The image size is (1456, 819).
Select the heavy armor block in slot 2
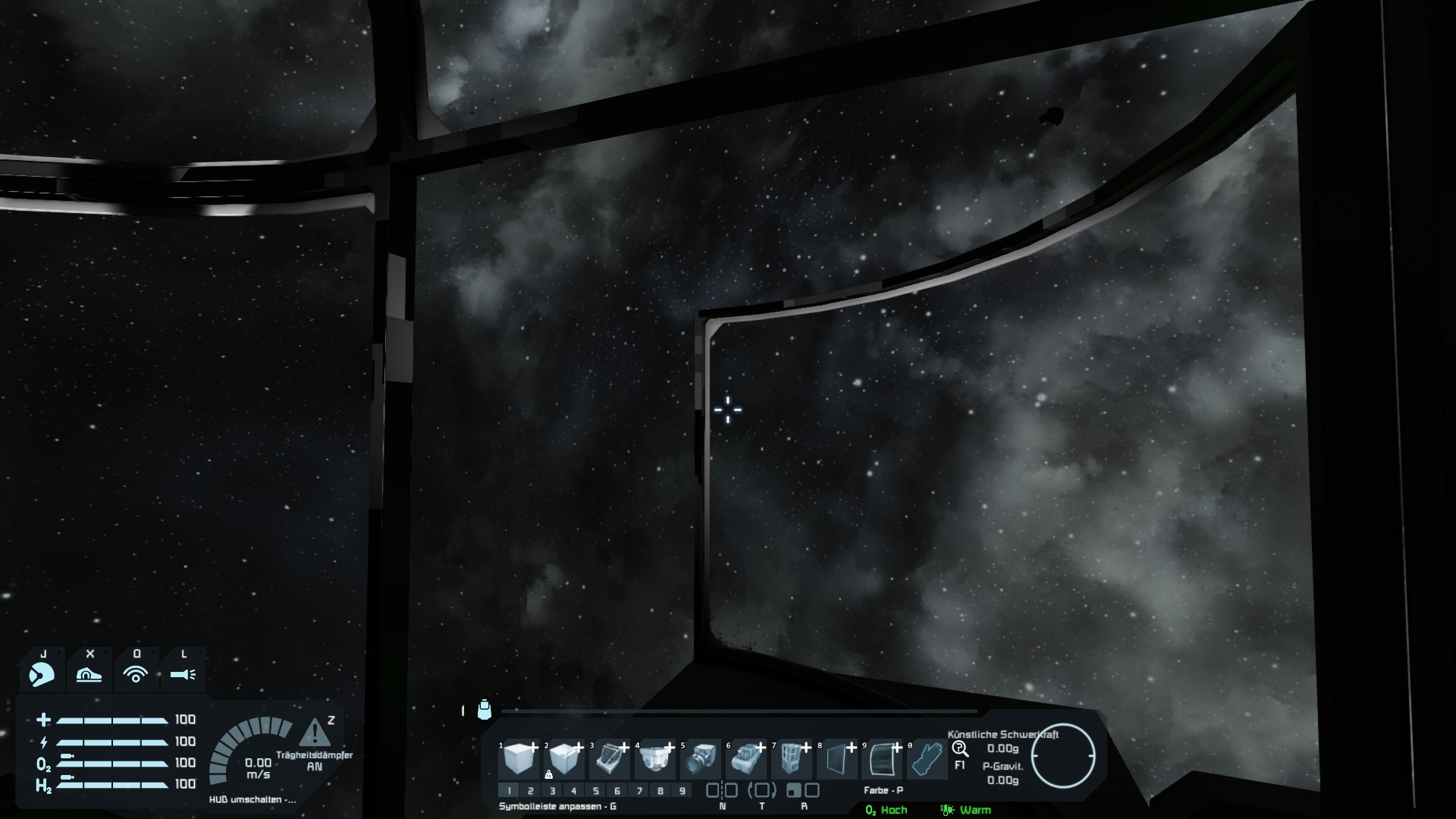[x=565, y=758]
